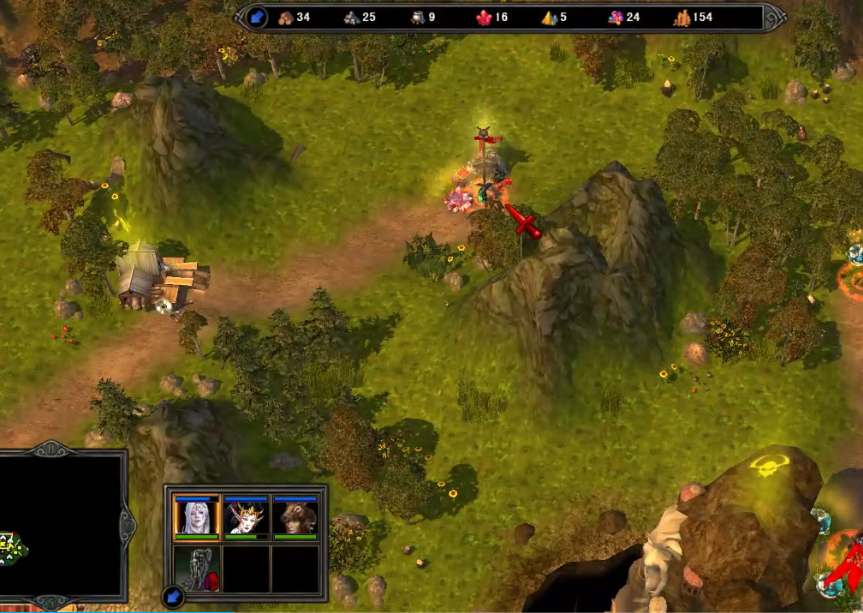Click the red crystal resource icon
The height and width of the screenshot is (613, 863).
point(483,17)
